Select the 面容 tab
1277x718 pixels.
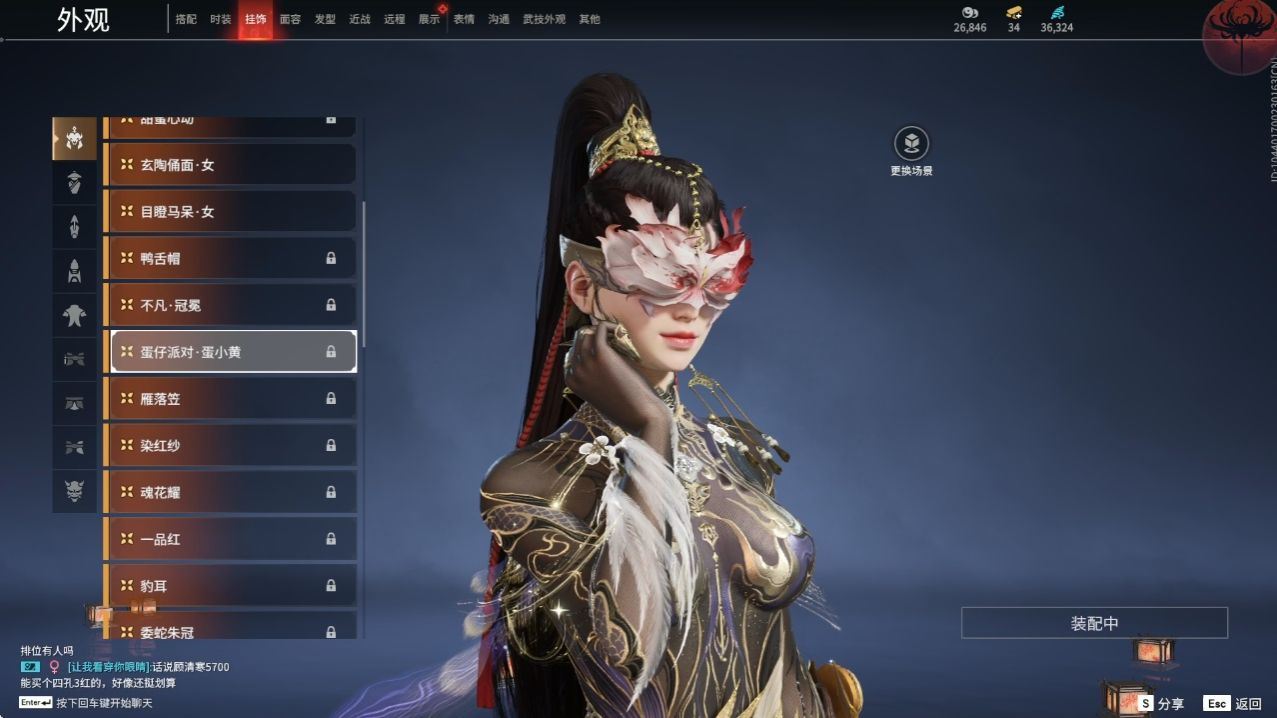290,19
